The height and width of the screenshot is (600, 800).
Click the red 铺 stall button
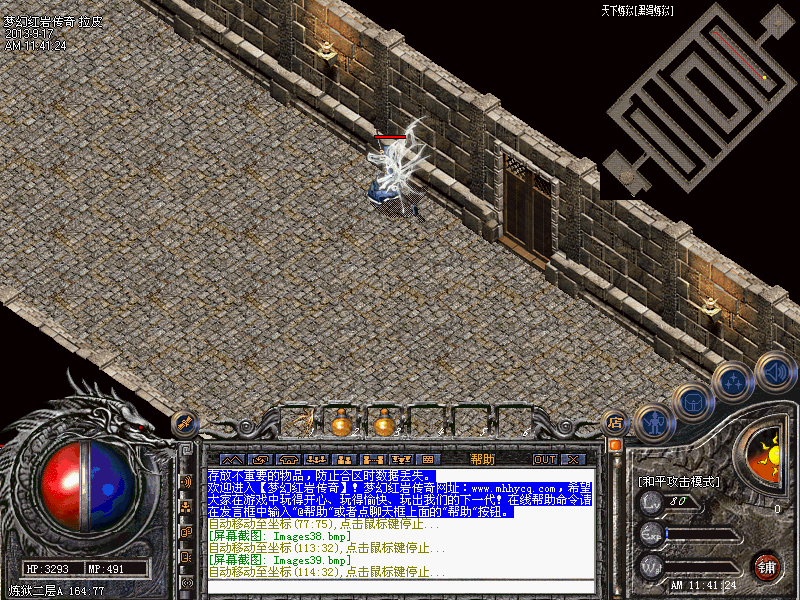(767, 565)
